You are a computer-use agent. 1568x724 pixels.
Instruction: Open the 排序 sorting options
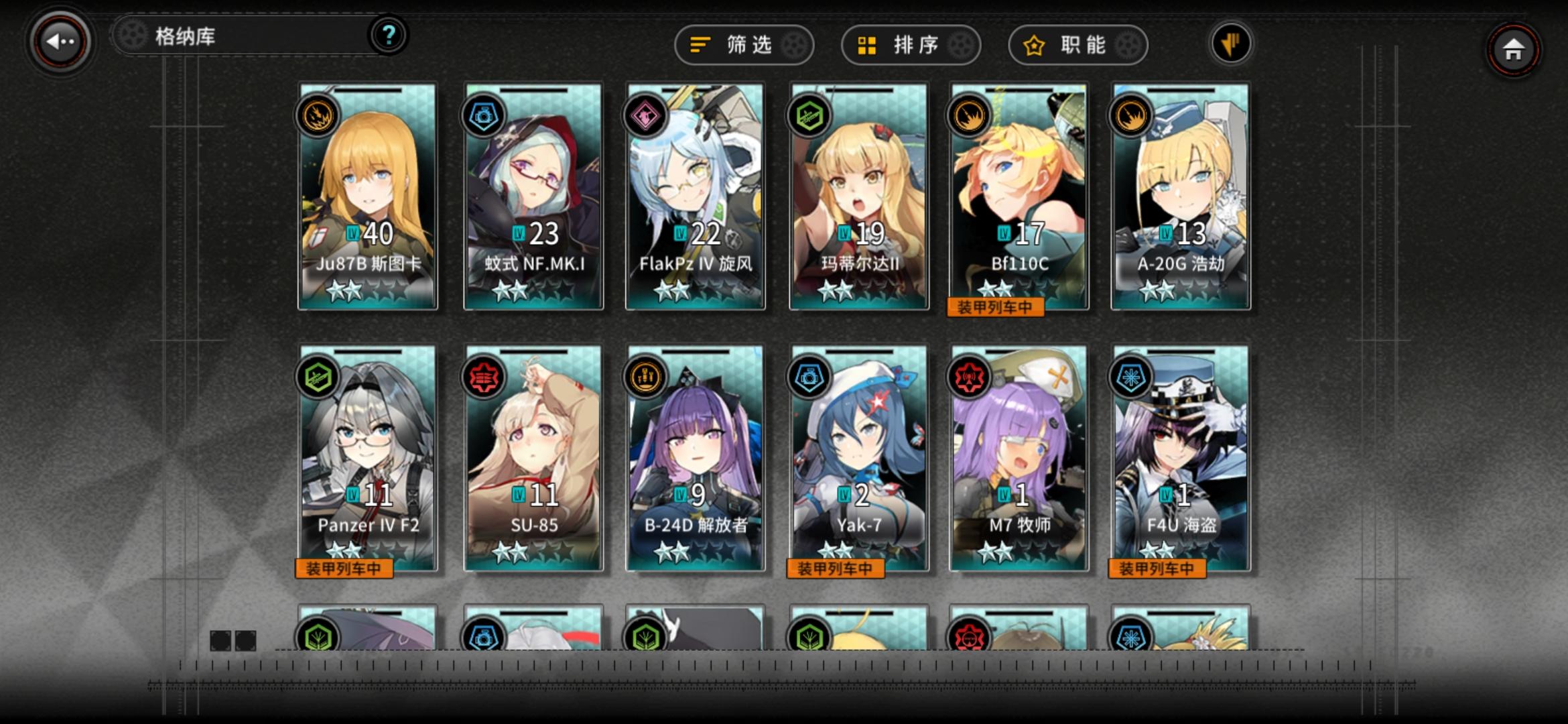(910, 45)
